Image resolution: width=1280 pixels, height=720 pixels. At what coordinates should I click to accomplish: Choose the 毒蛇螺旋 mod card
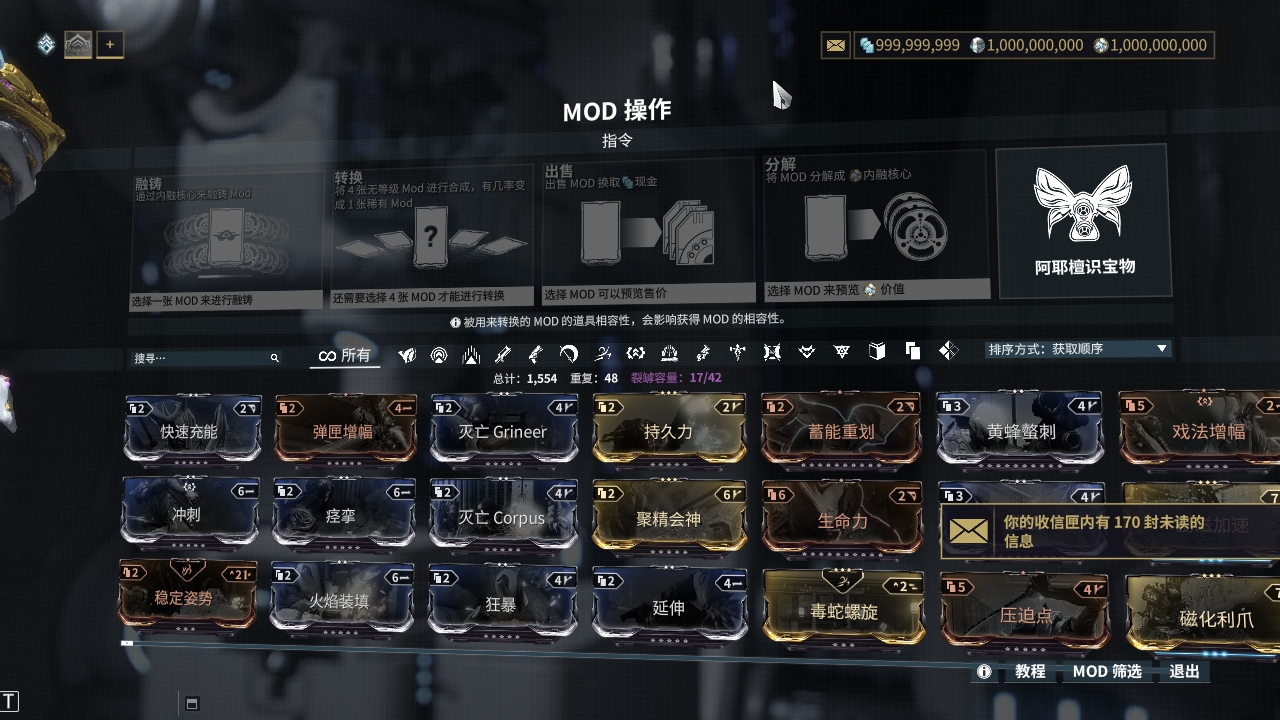pyautogui.click(x=844, y=609)
